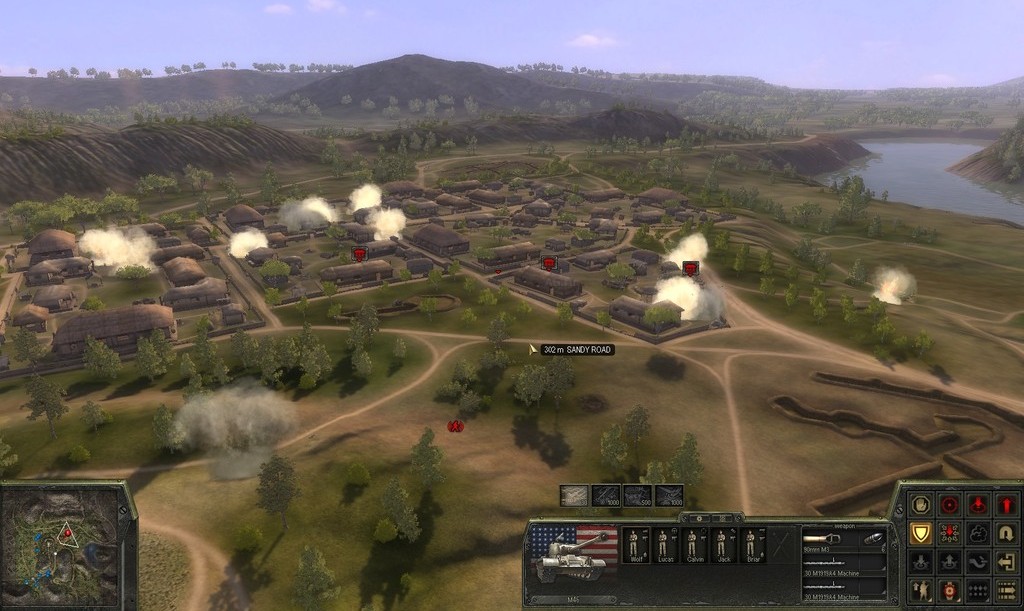
Task: Choose crew member Calvin
Action: coord(691,545)
